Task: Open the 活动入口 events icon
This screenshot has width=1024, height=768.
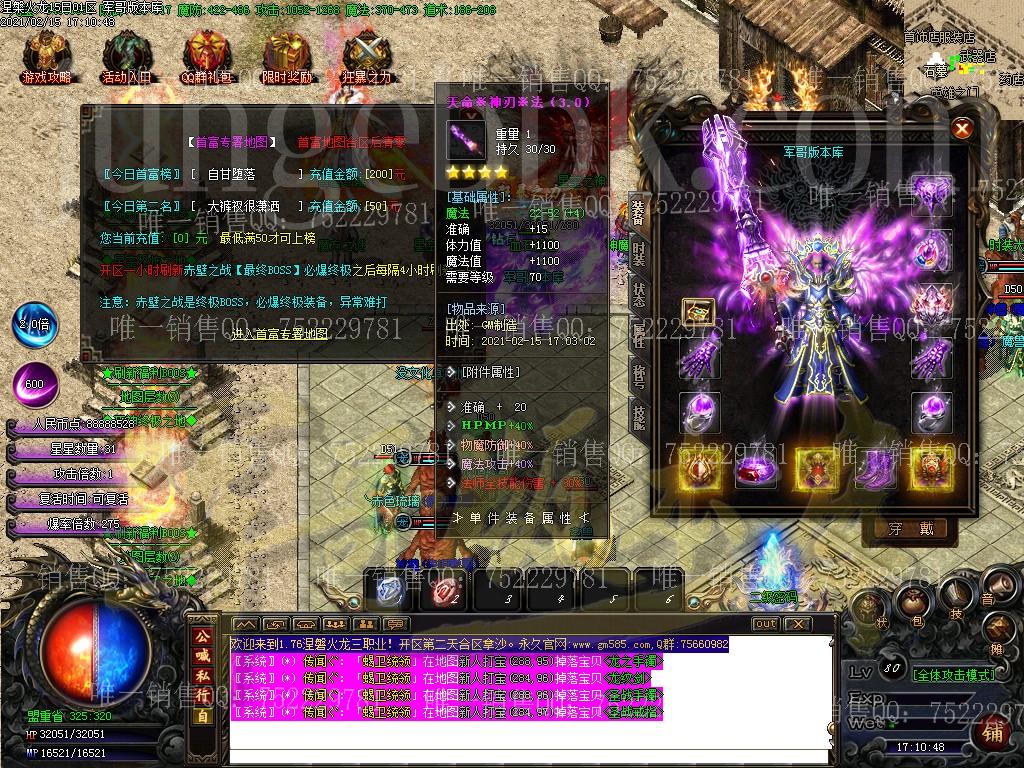Action: tap(126, 57)
